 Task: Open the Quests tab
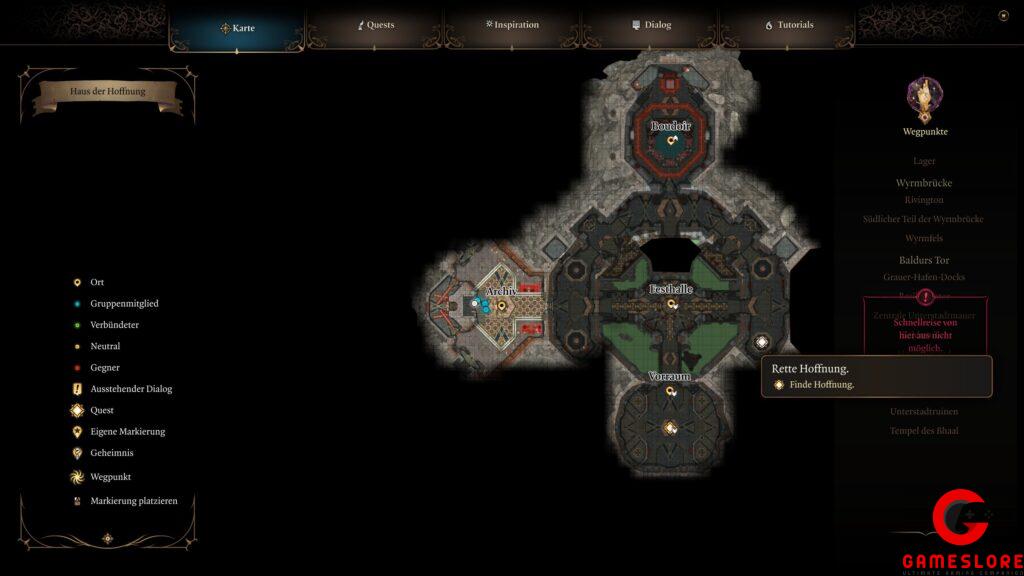click(376, 25)
